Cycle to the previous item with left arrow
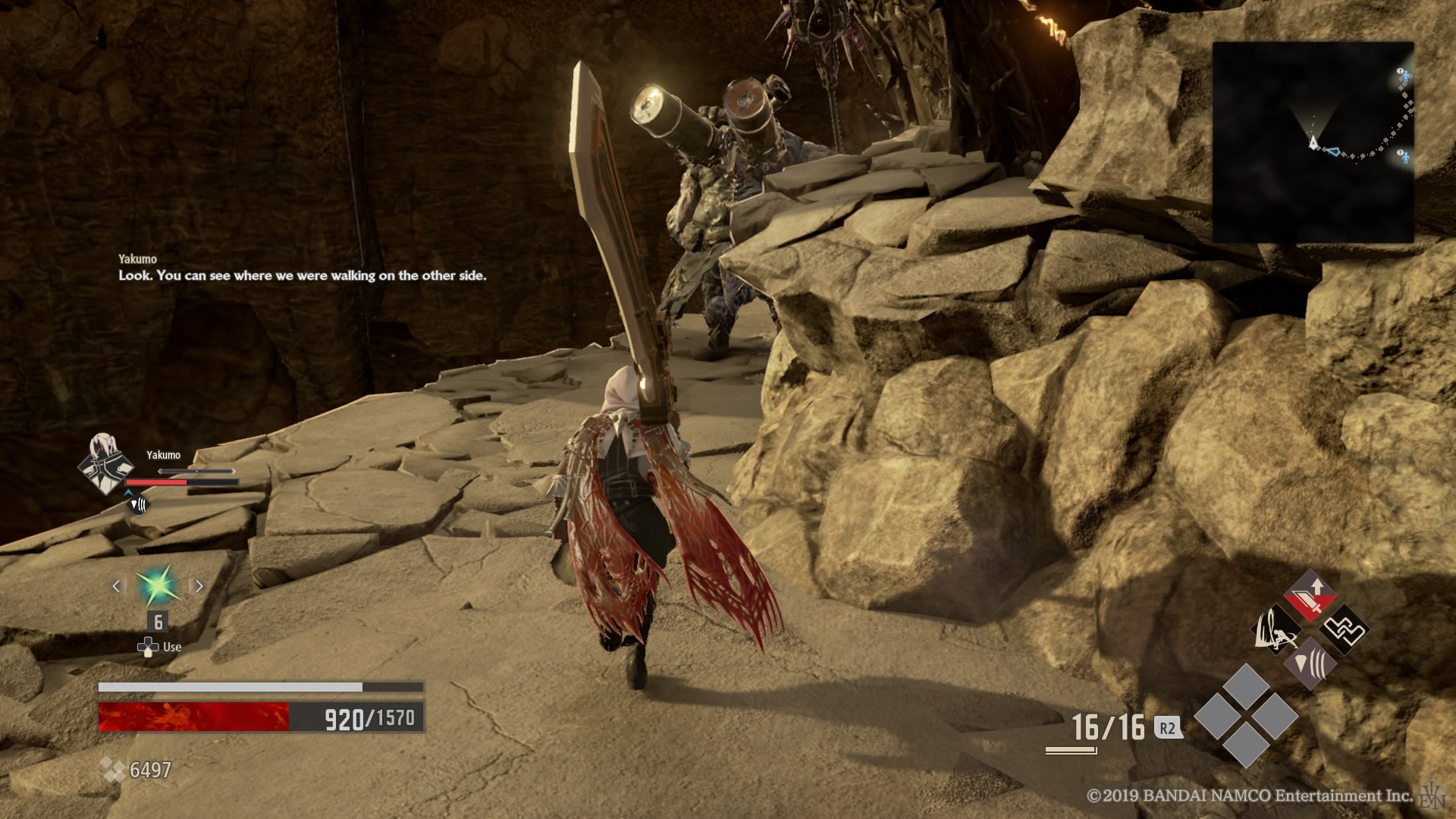Viewport: 1456px width, 819px height. click(x=117, y=585)
